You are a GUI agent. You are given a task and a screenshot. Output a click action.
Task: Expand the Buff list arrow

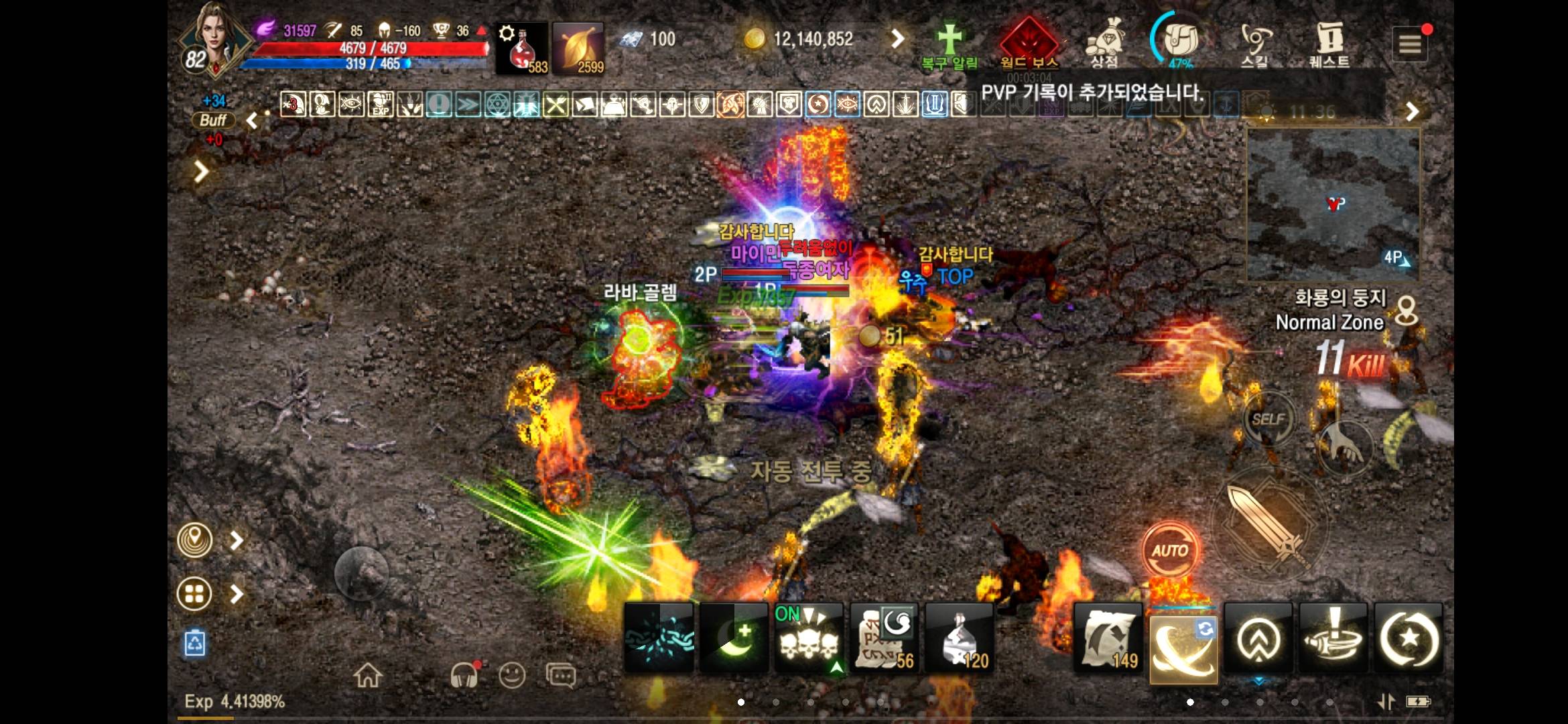pyautogui.click(x=252, y=121)
